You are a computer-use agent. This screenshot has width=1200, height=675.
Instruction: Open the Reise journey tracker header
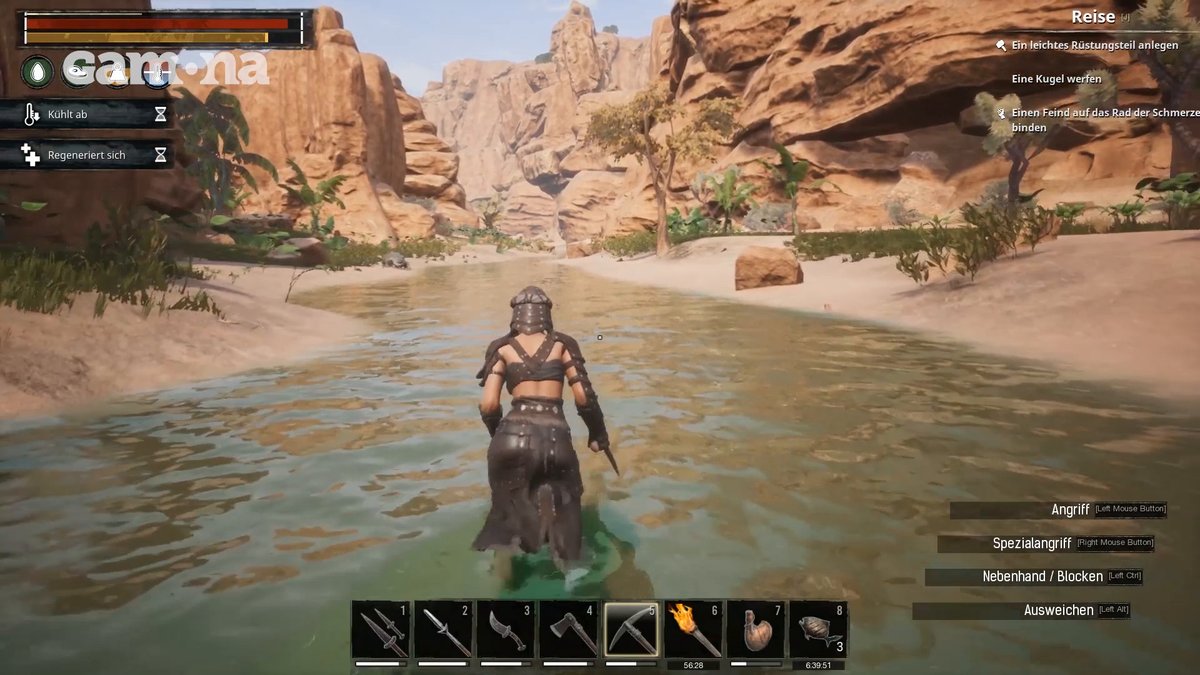click(x=1093, y=17)
